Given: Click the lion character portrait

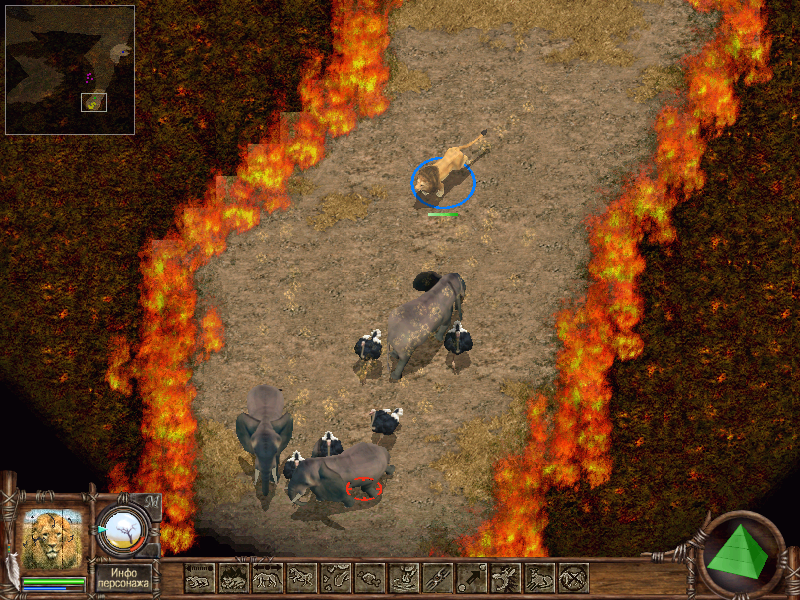Looking at the screenshot, I should pos(53,540).
